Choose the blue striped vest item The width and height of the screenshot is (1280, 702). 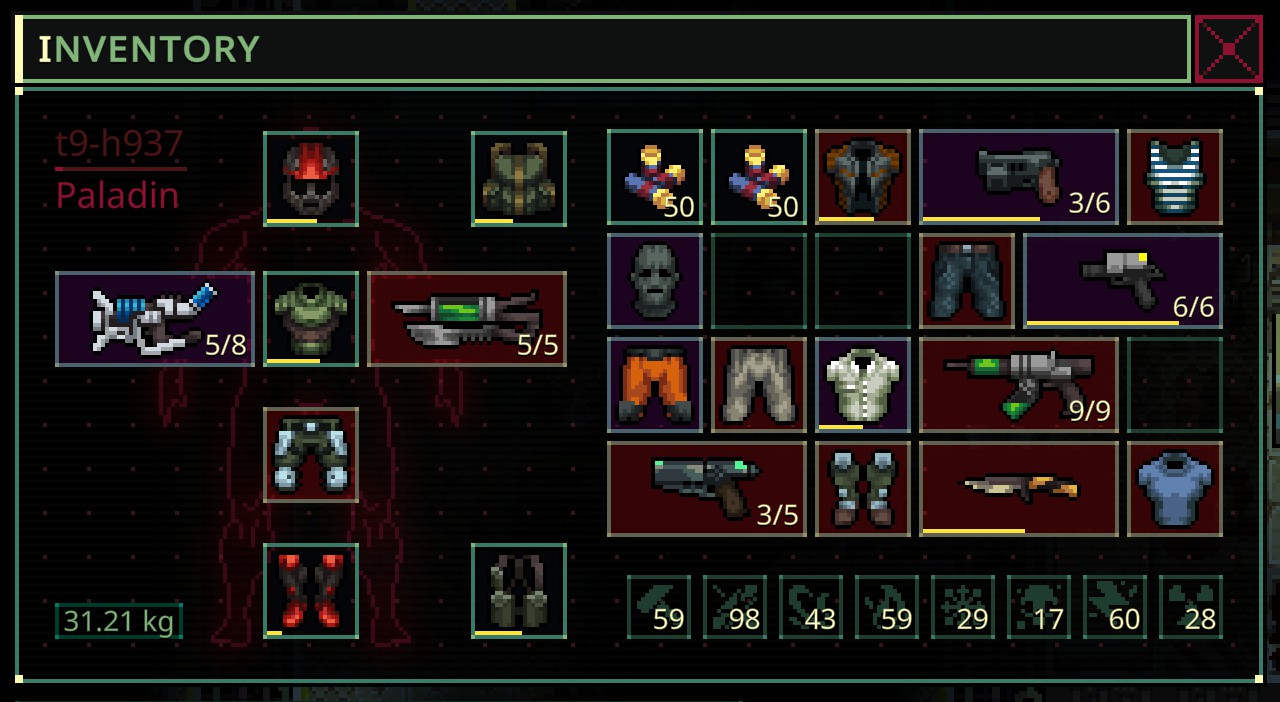coord(1175,177)
